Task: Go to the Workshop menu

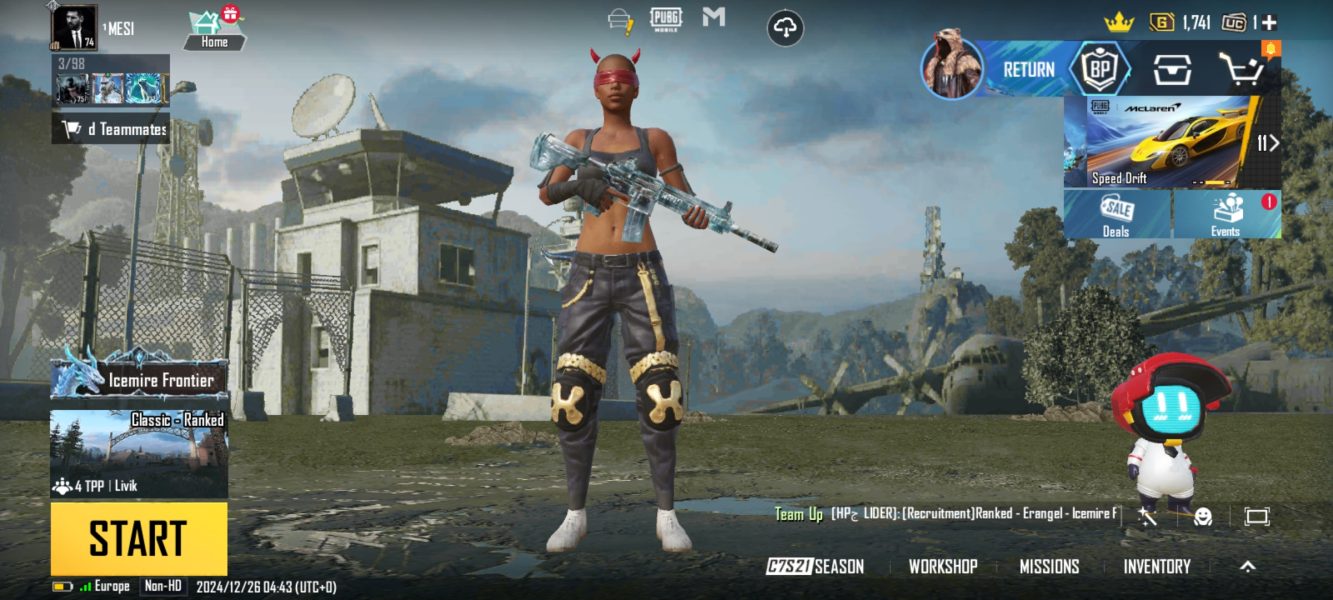Action: (x=942, y=566)
